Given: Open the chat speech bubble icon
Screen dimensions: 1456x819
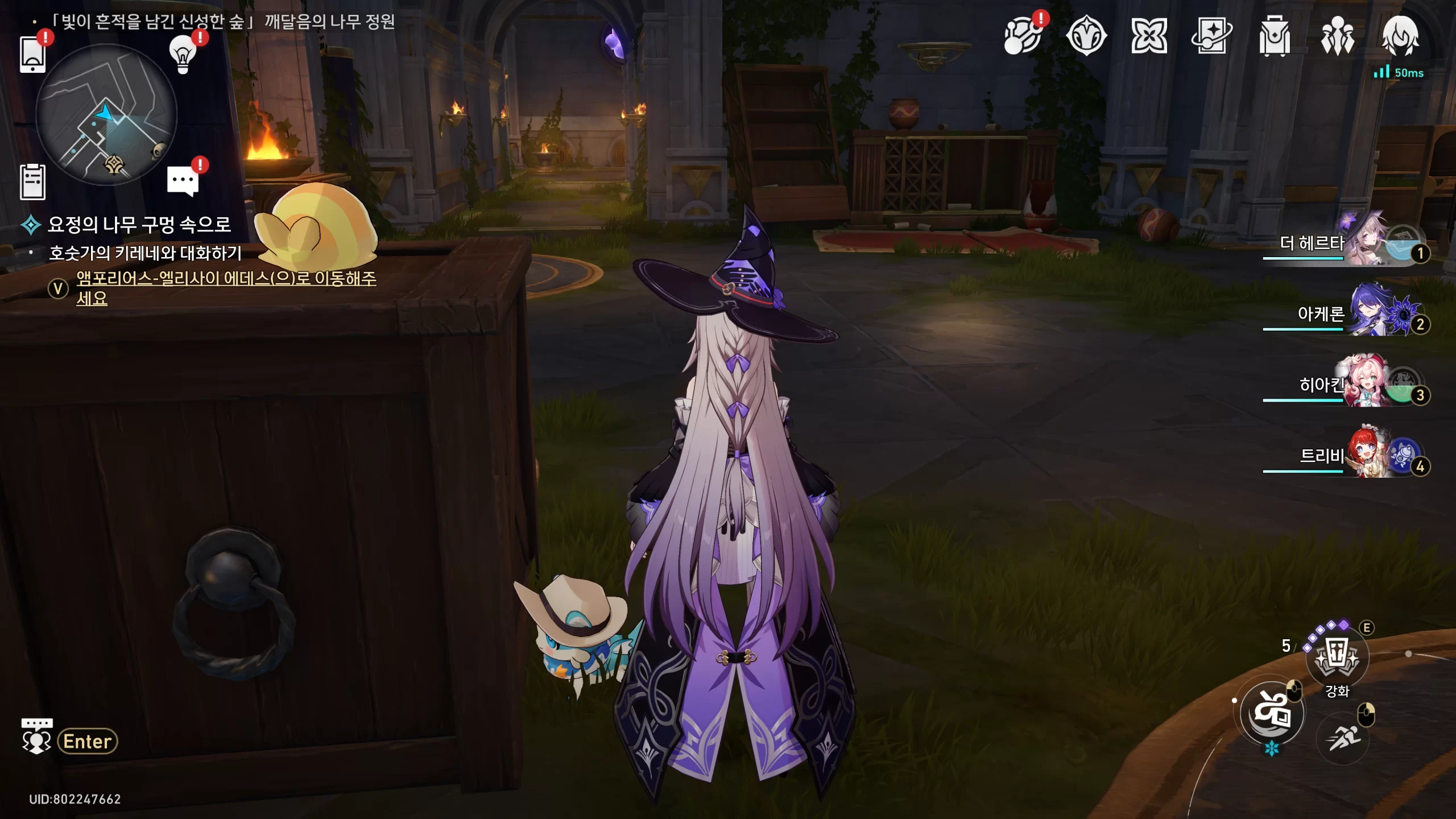Looking at the screenshot, I should pos(183,181).
